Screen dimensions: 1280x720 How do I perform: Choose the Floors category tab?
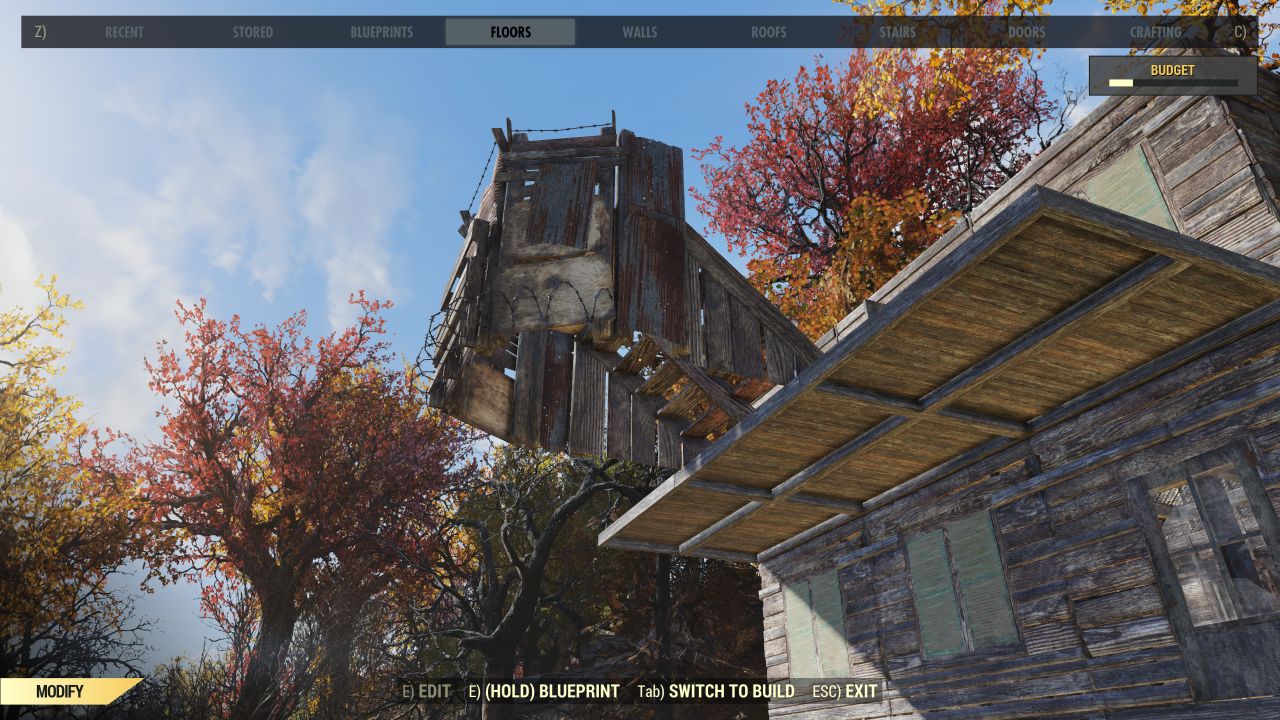pos(510,32)
